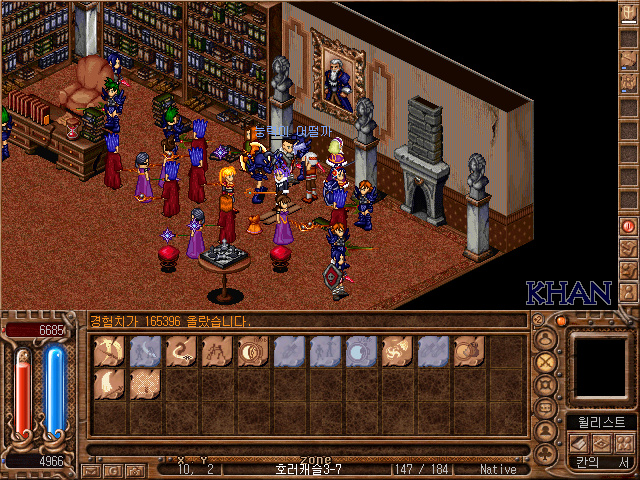Select the first scroll in the grid
This screenshot has height=480, width=640.
(x=108, y=351)
